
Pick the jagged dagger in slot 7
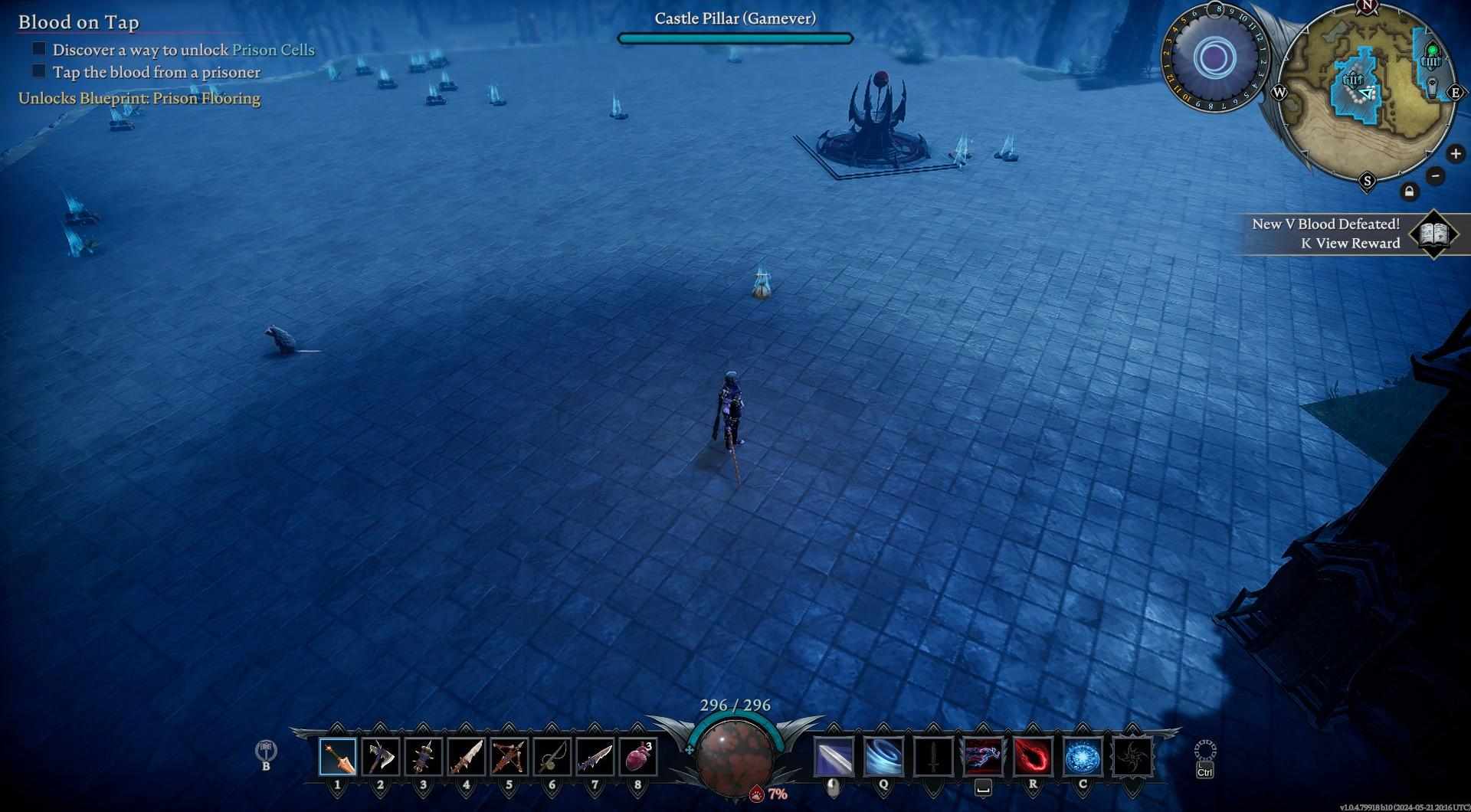(595, 757)
